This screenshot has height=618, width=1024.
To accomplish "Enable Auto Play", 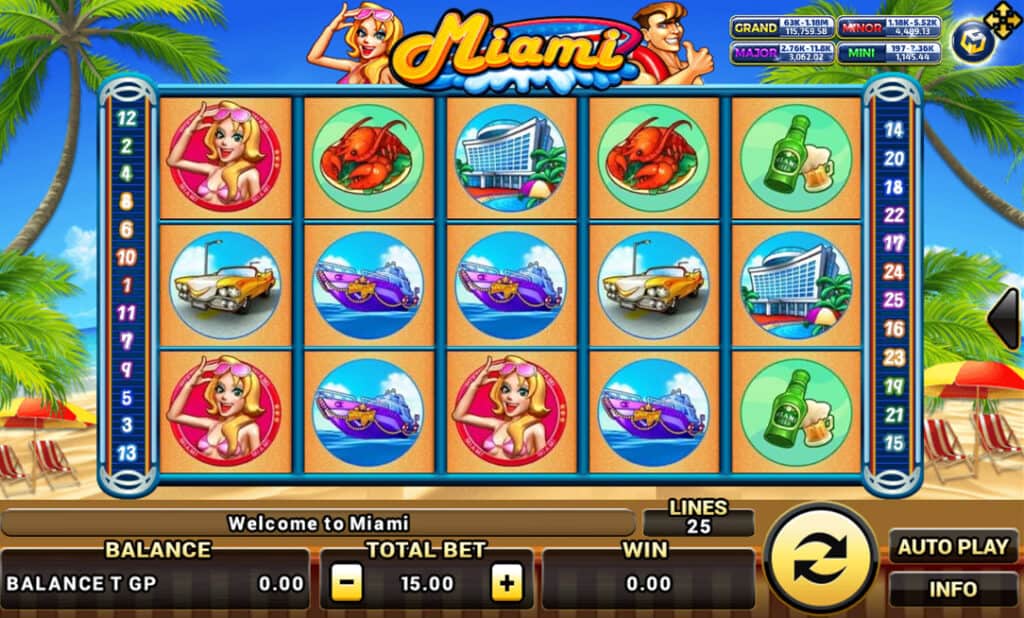I will click(x=952, y=547).
